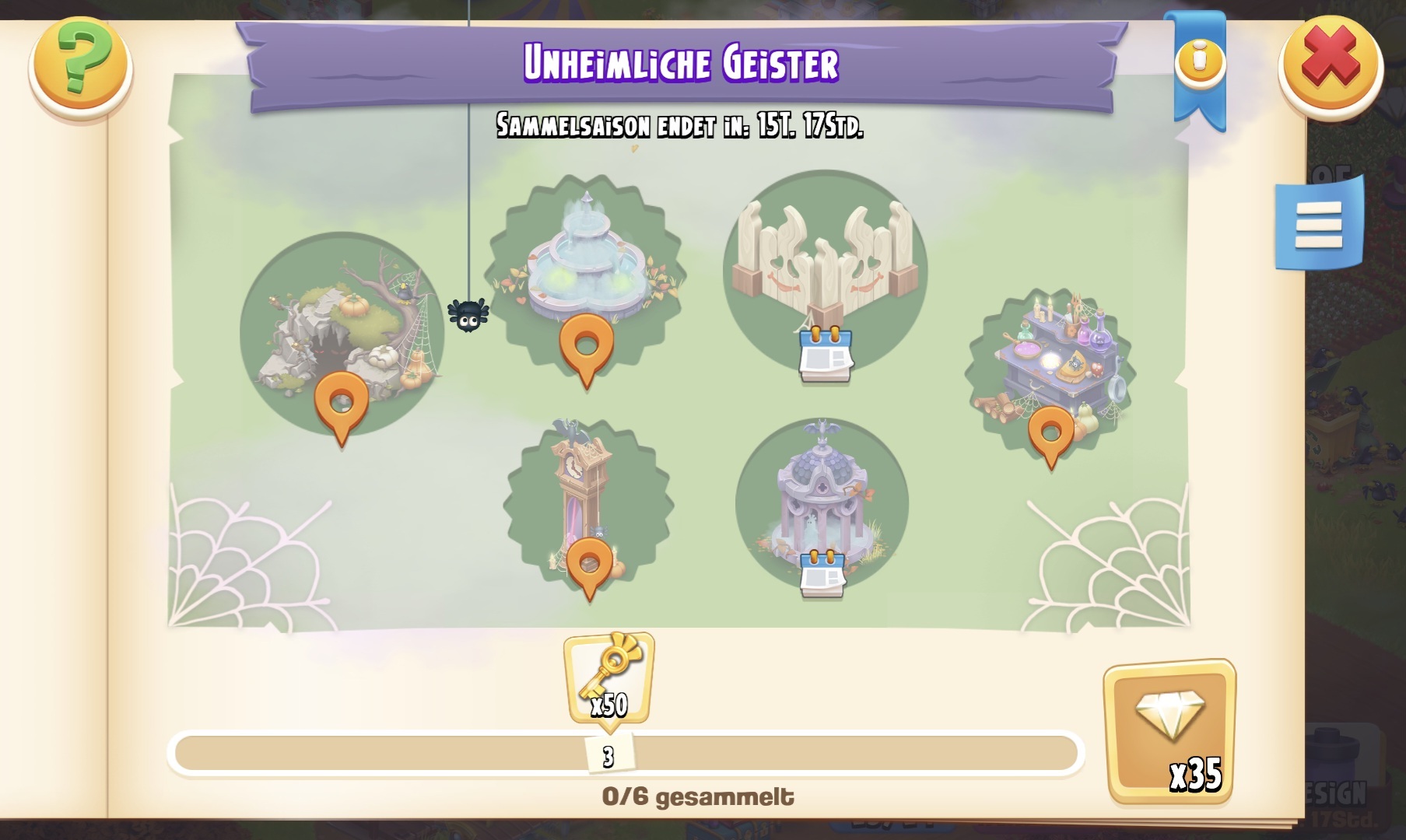1406x840 pixels.
Task: Tap the location pin on the potion table
Action: (1050, 434)
